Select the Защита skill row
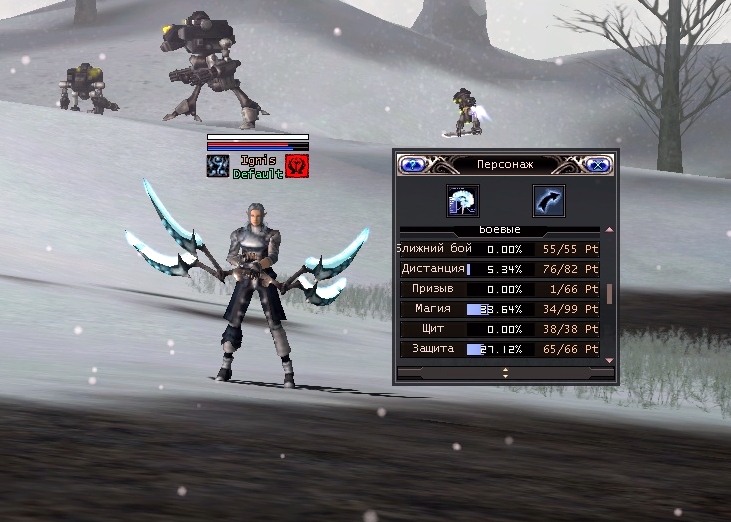 [498, 349]
